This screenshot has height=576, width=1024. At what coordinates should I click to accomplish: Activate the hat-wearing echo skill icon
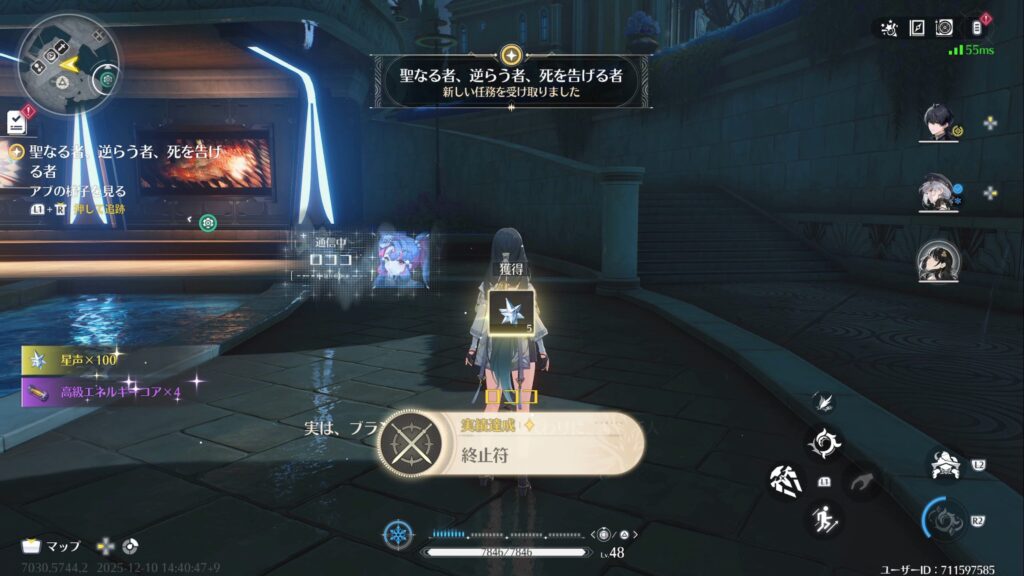point(943,465)
